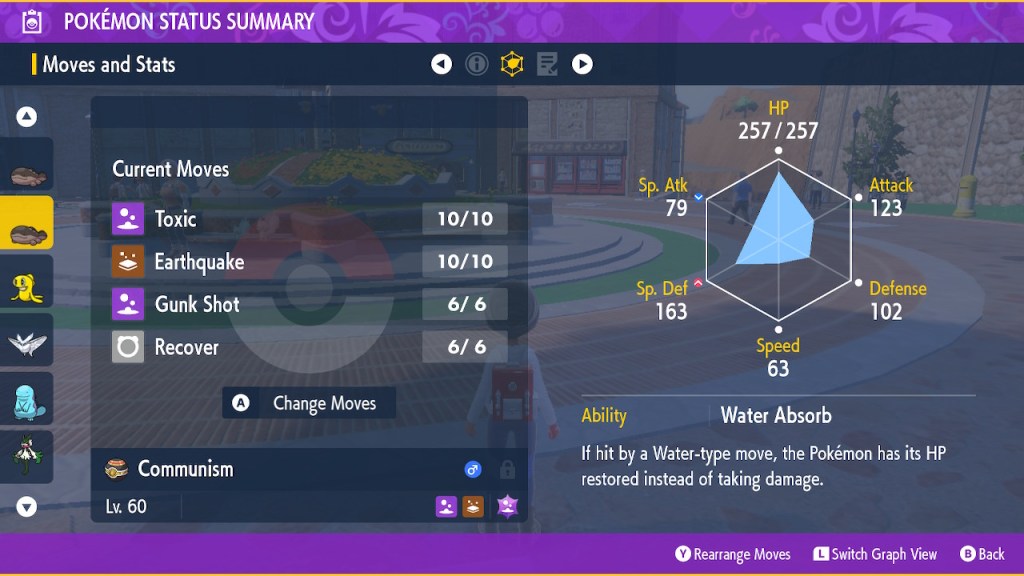Pick the green and white Pokémon party slot
The width and height of the screenshot is (1024, 576).
[27, 455]
